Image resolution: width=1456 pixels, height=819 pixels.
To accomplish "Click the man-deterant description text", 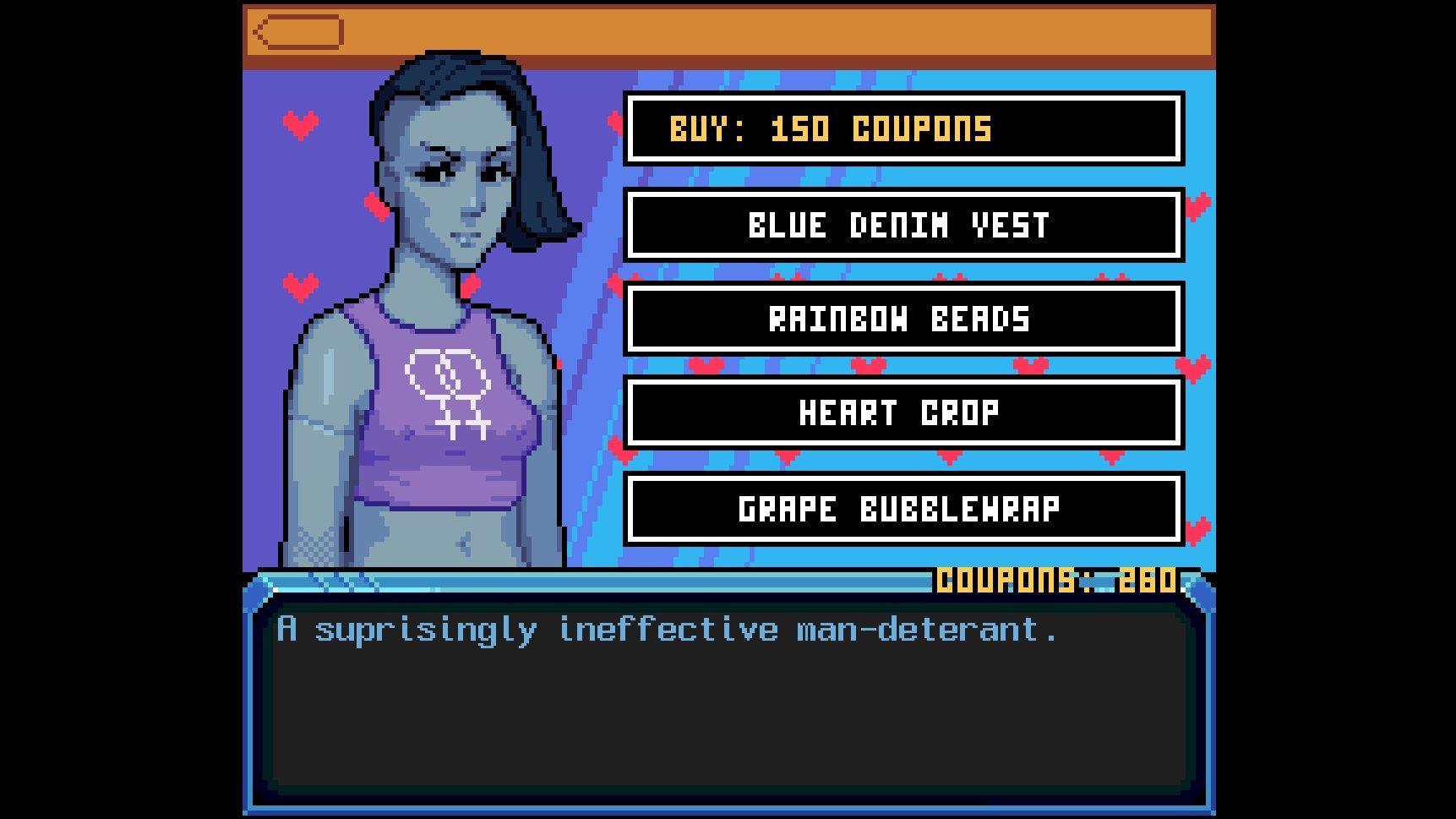I will click(x=668, y=628).
